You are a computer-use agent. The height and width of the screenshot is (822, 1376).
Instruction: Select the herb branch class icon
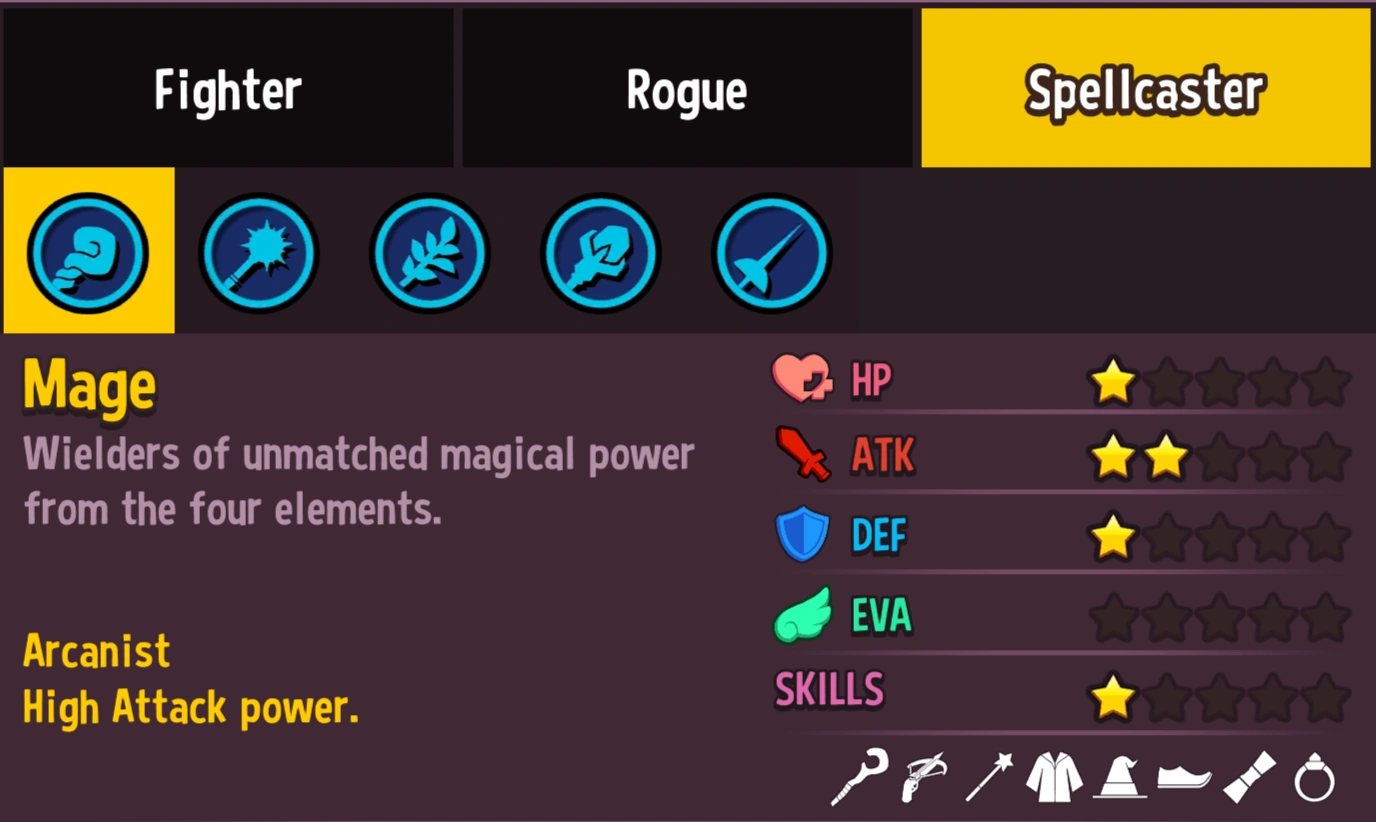click(x=429, y=253)
